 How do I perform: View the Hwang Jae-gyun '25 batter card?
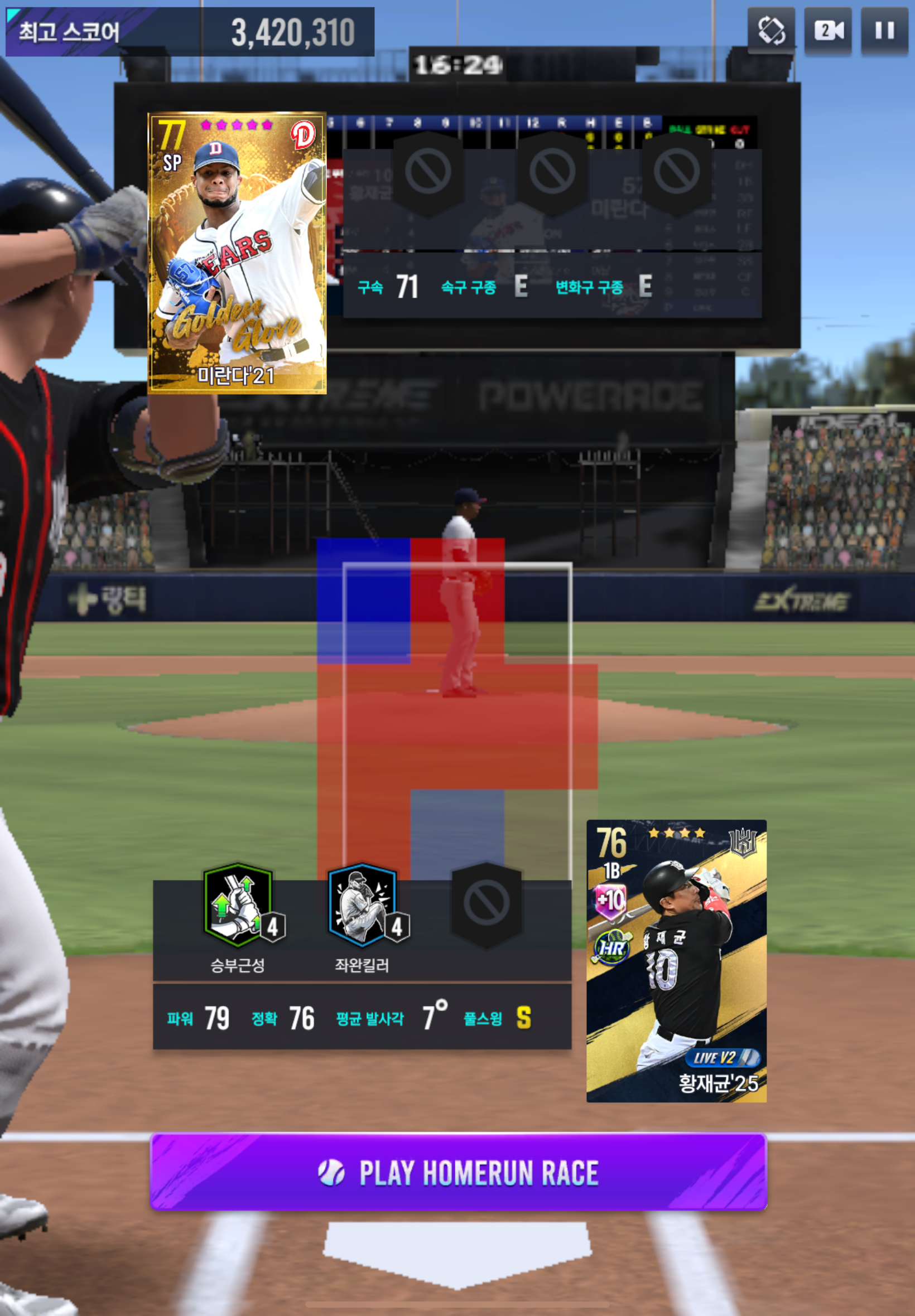(676, 960)
